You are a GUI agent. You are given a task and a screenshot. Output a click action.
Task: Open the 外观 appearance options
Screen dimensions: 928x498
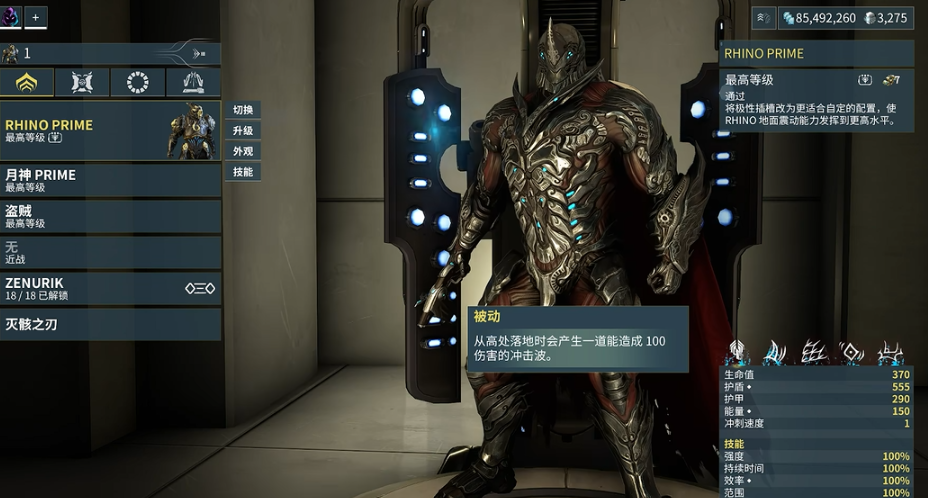pyautogui.click(x=243, y=151)
